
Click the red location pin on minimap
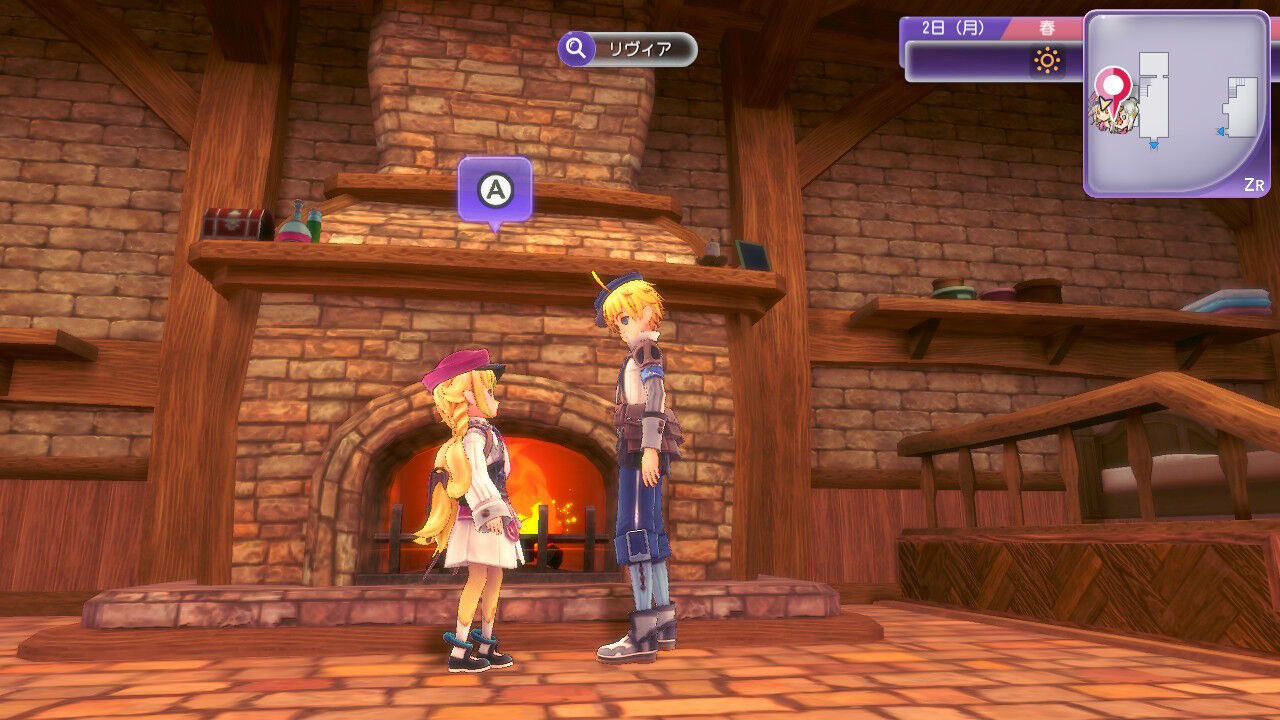(x=1111, y=83)
